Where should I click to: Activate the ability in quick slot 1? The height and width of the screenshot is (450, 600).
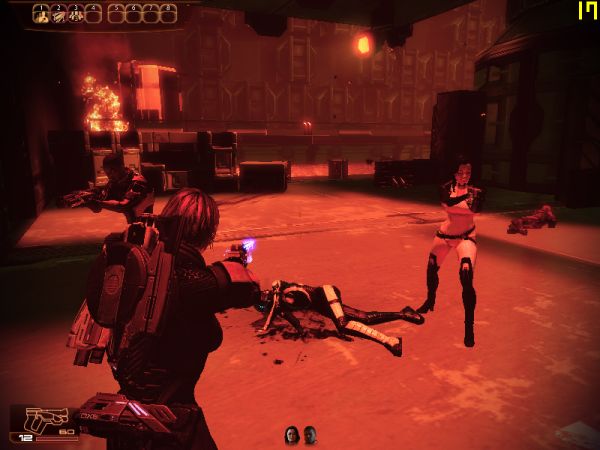click(x=41, y=14)
